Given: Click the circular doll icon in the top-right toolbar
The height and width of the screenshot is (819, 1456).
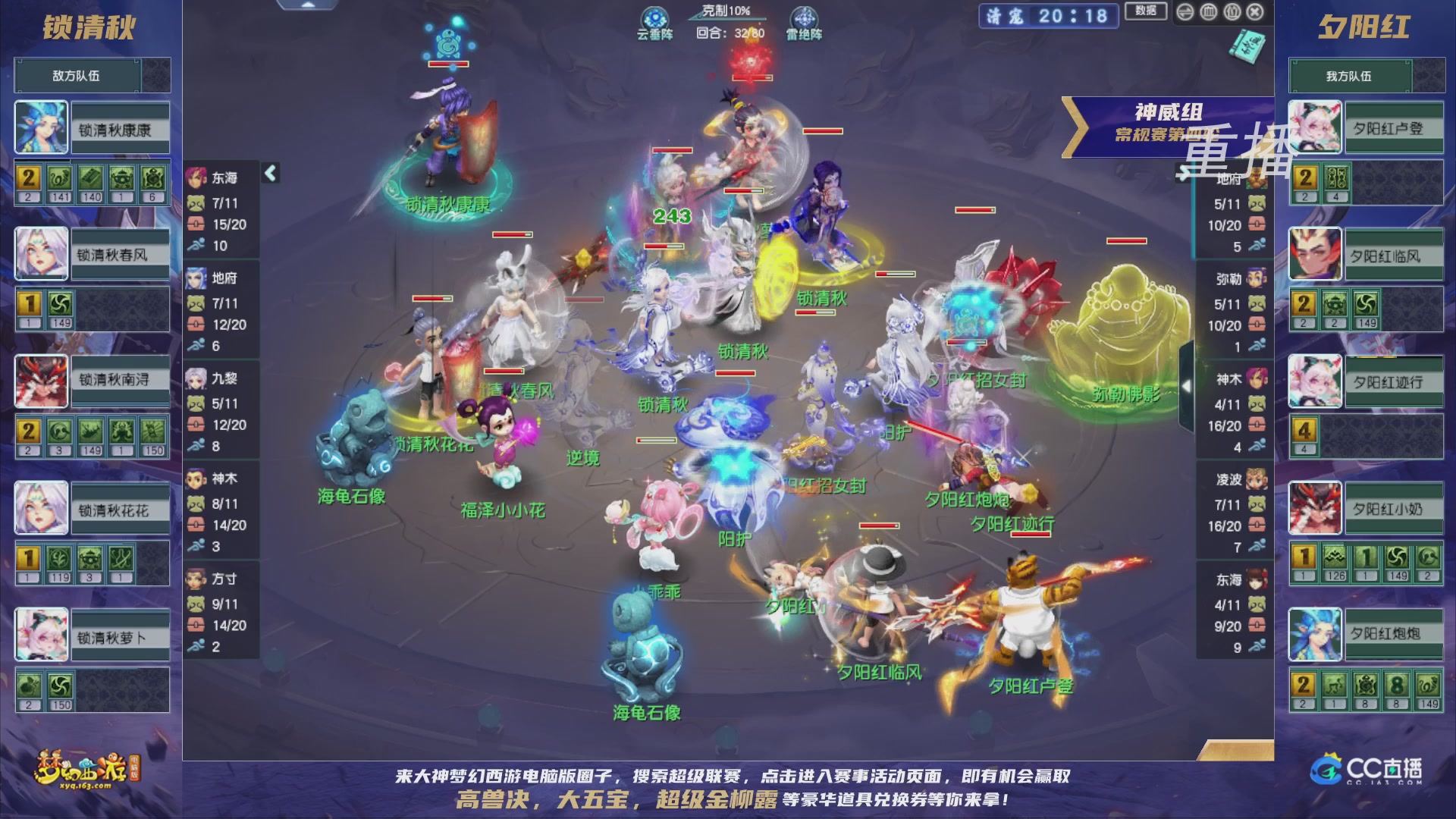Looking at the screenshot, I should pos(1232,12).
